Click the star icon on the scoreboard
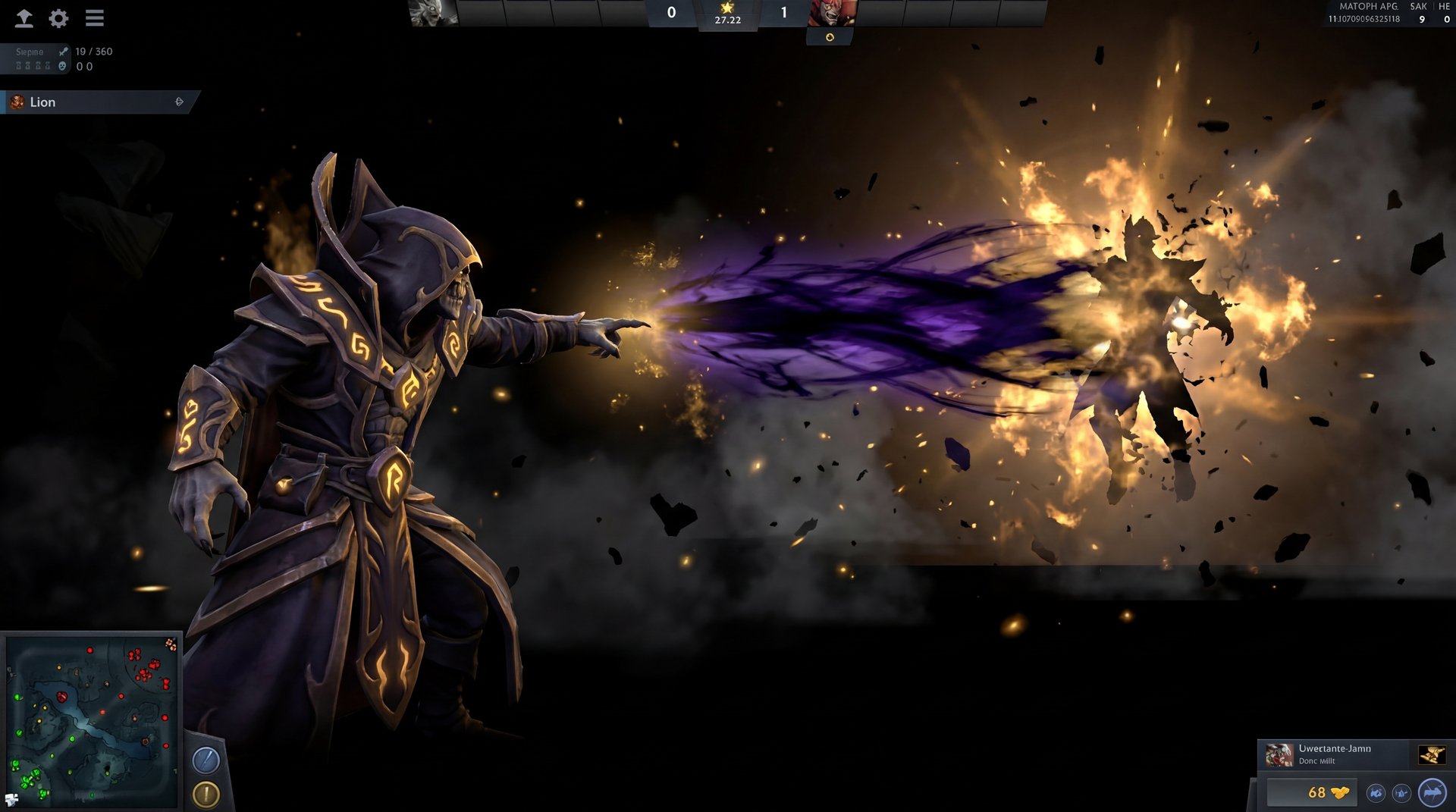This screenshot has width=1456, height=812. 728,8
